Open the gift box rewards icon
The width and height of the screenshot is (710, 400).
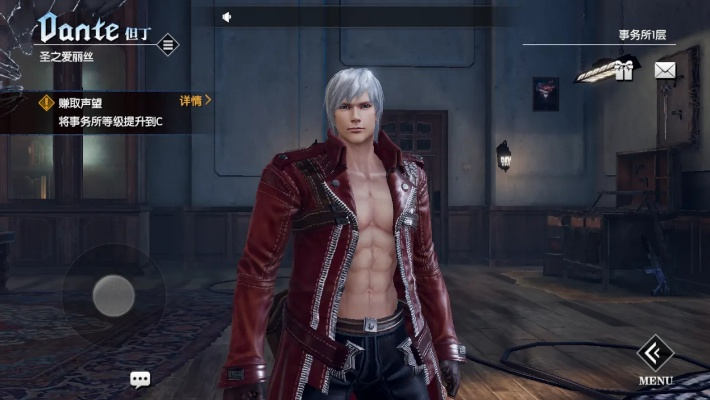(624, 69)
